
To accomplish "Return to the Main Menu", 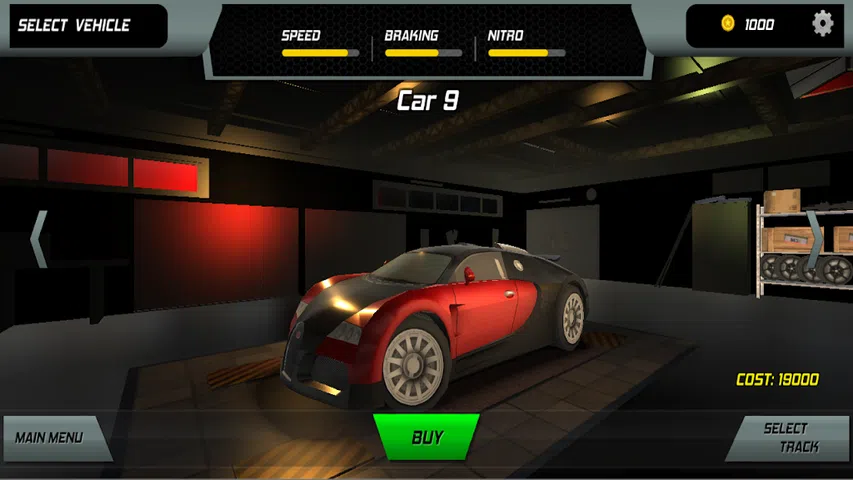I will pos(50,438).
